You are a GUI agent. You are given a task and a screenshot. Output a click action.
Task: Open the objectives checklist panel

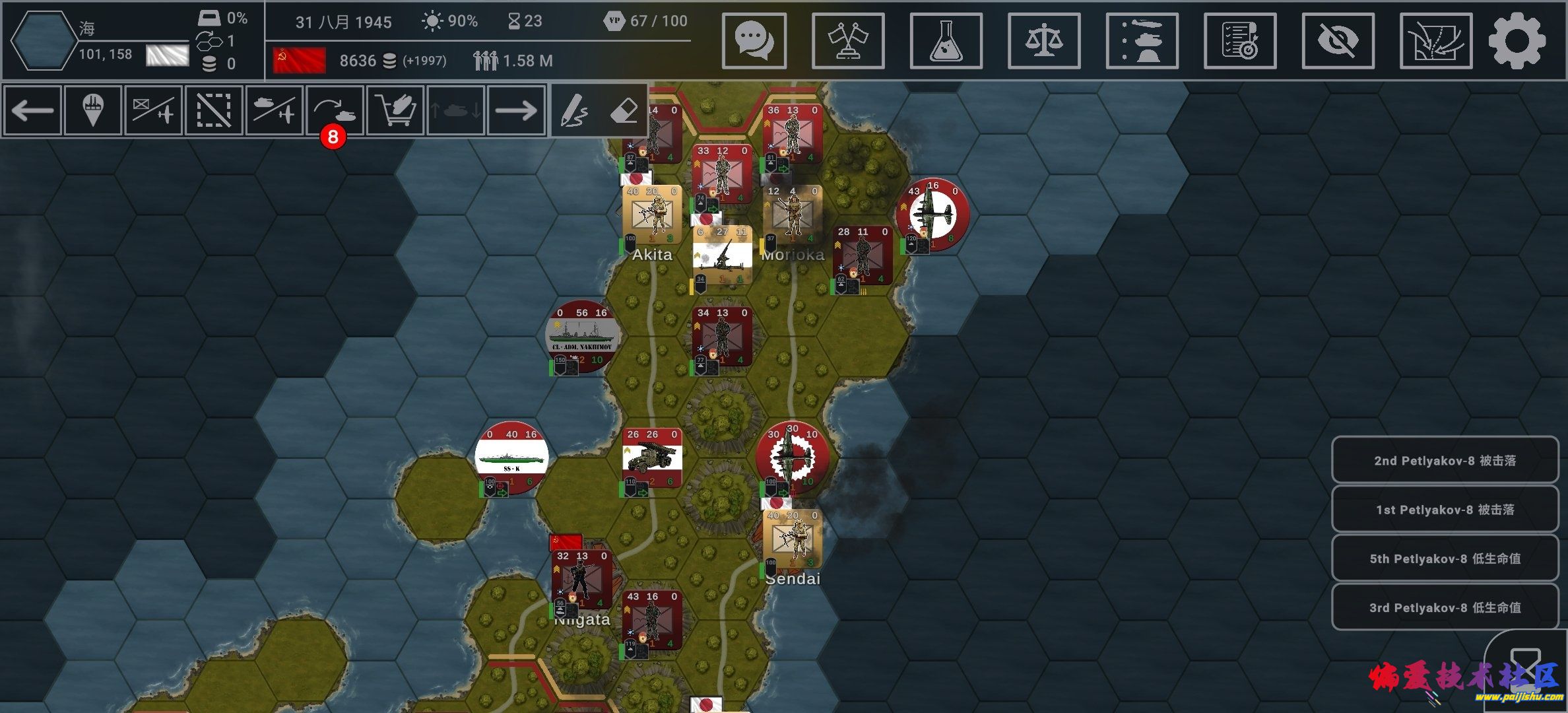click(1240, 41)
